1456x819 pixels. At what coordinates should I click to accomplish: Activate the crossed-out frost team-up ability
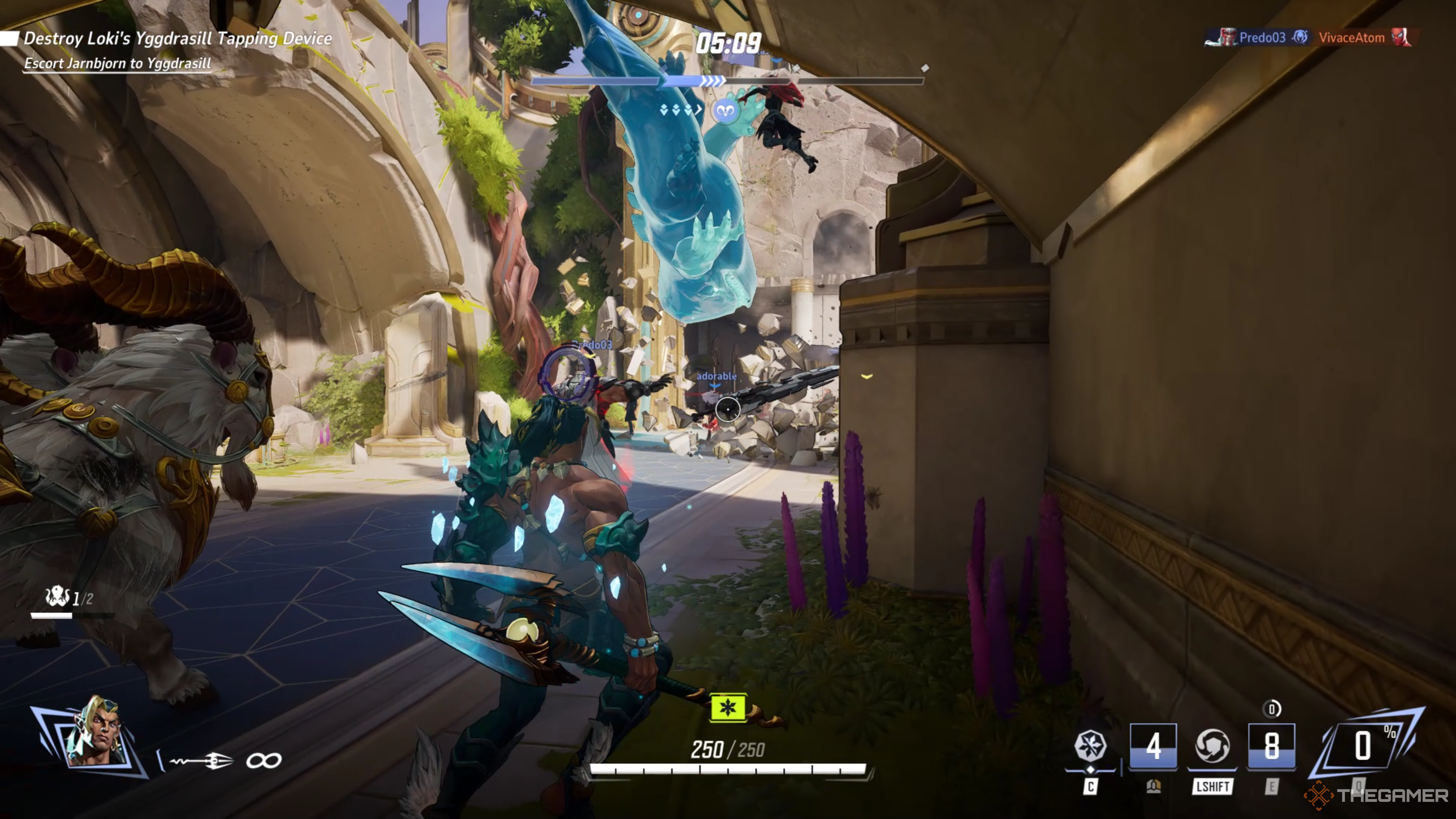coord(1090,745)
